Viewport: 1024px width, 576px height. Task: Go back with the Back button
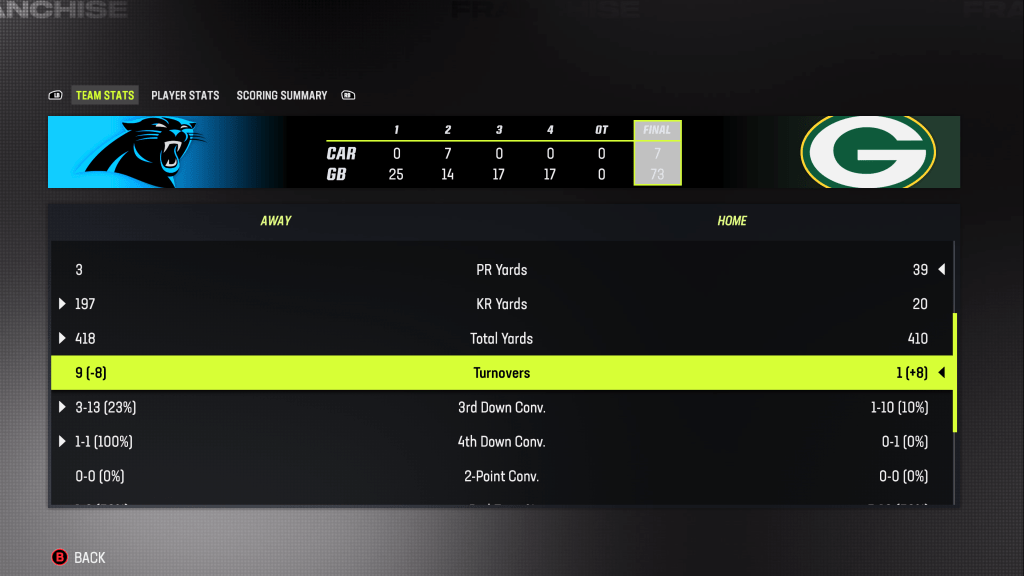(78, 558)
